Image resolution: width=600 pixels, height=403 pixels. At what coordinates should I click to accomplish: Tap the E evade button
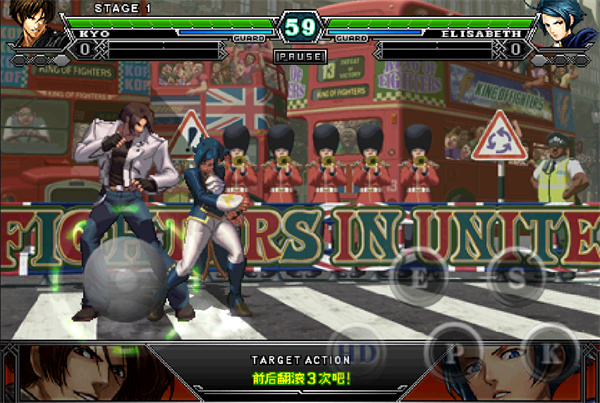point(424,279)
